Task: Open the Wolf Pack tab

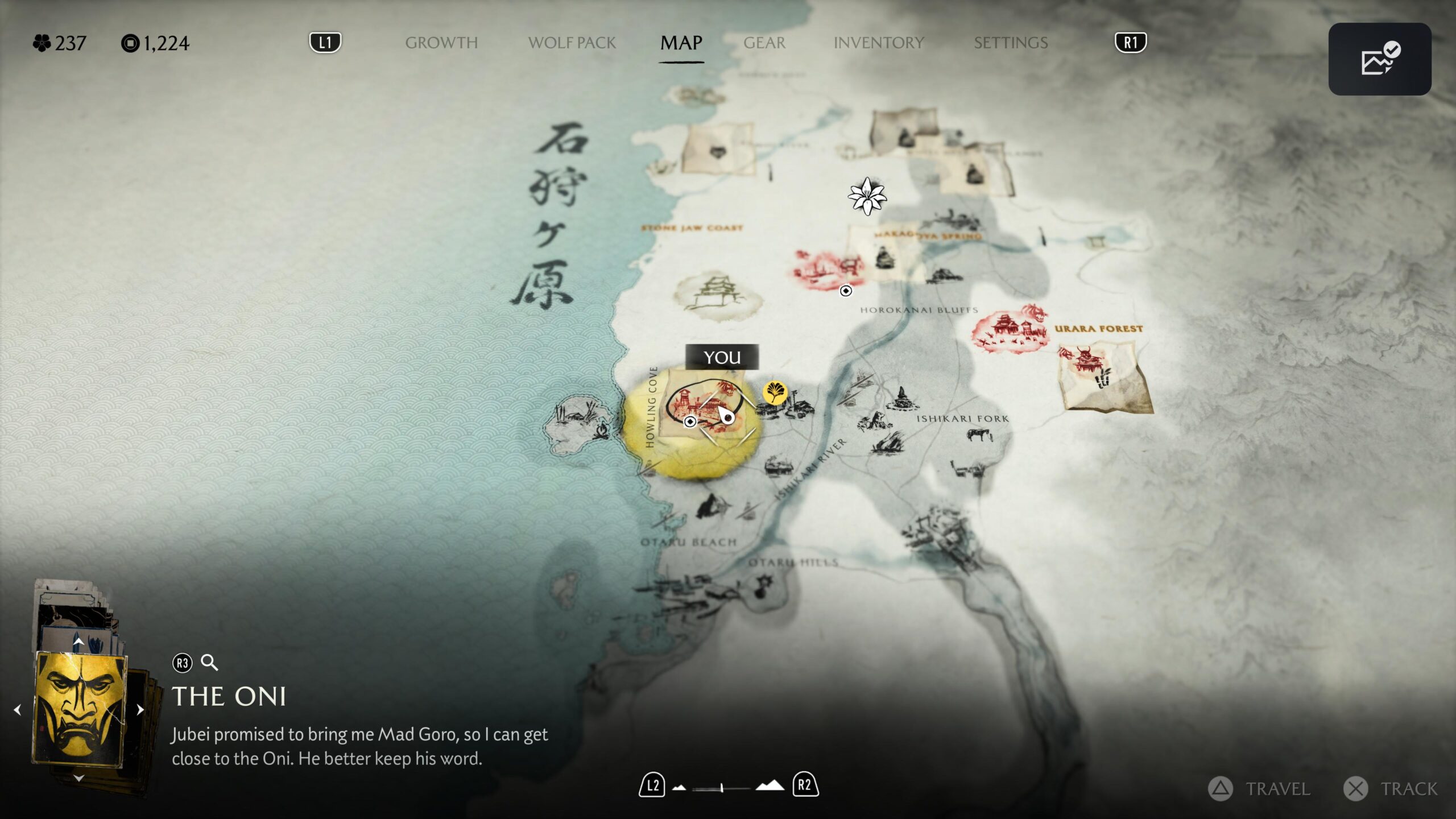Action: click(x=572, y=43)
